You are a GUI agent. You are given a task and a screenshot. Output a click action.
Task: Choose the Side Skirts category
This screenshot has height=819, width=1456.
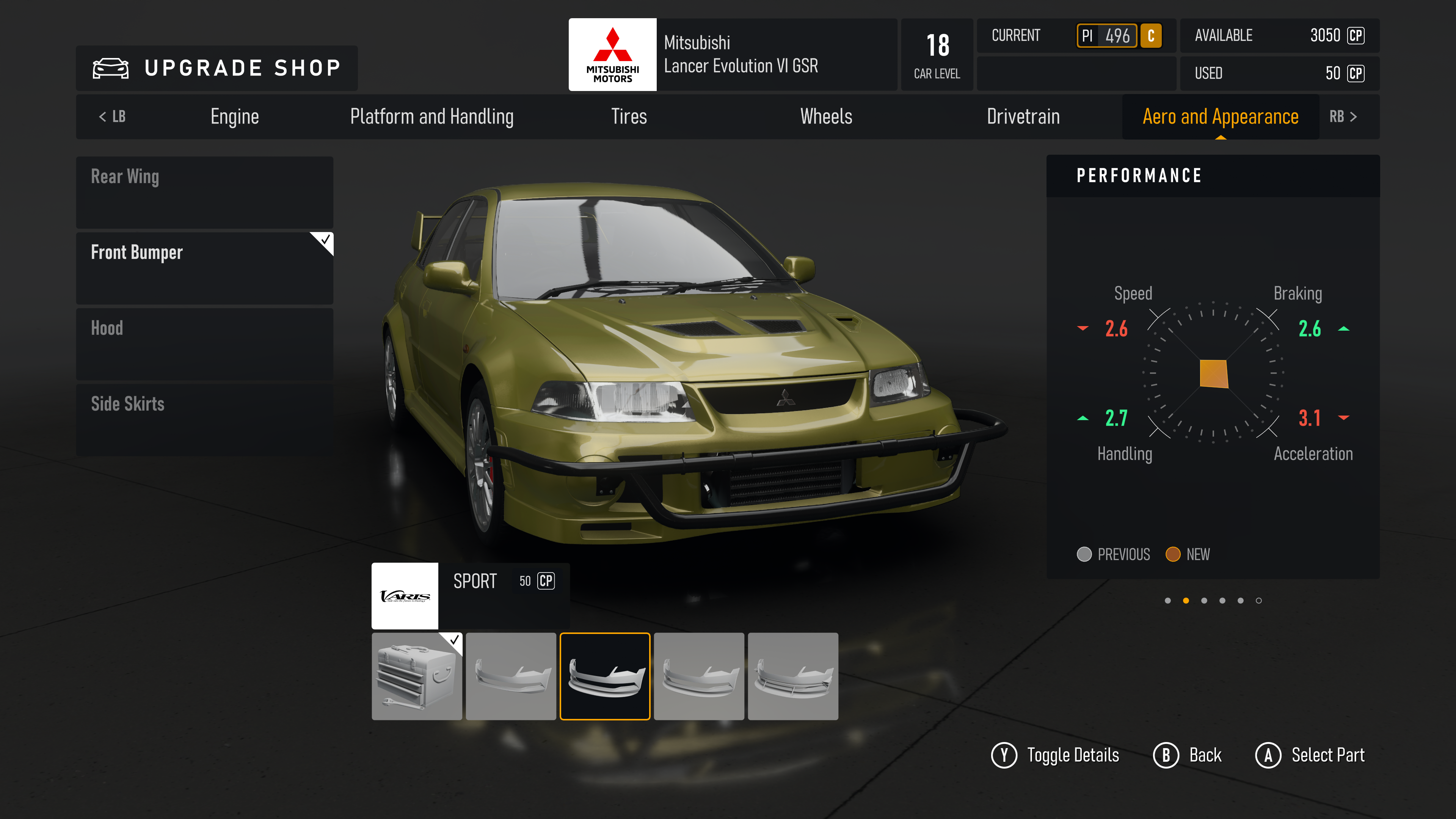(x=205, y=419)
